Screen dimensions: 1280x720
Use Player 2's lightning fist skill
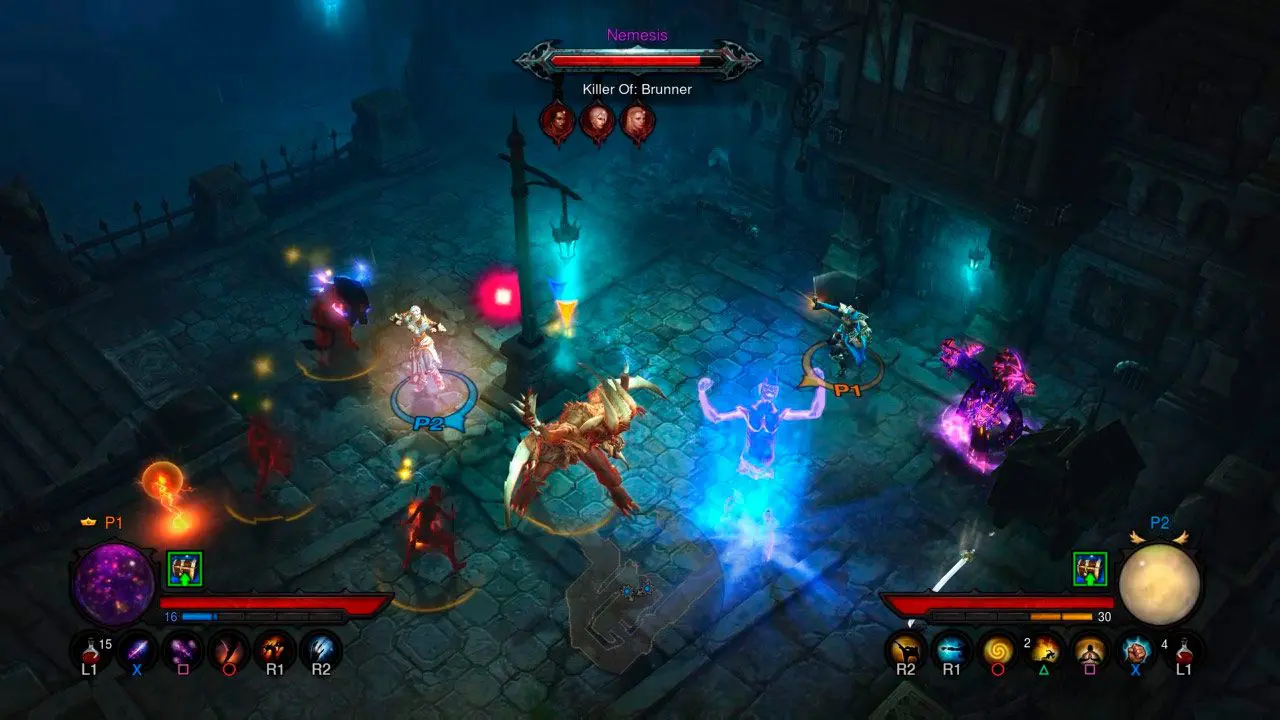(x=1136, y=650)
